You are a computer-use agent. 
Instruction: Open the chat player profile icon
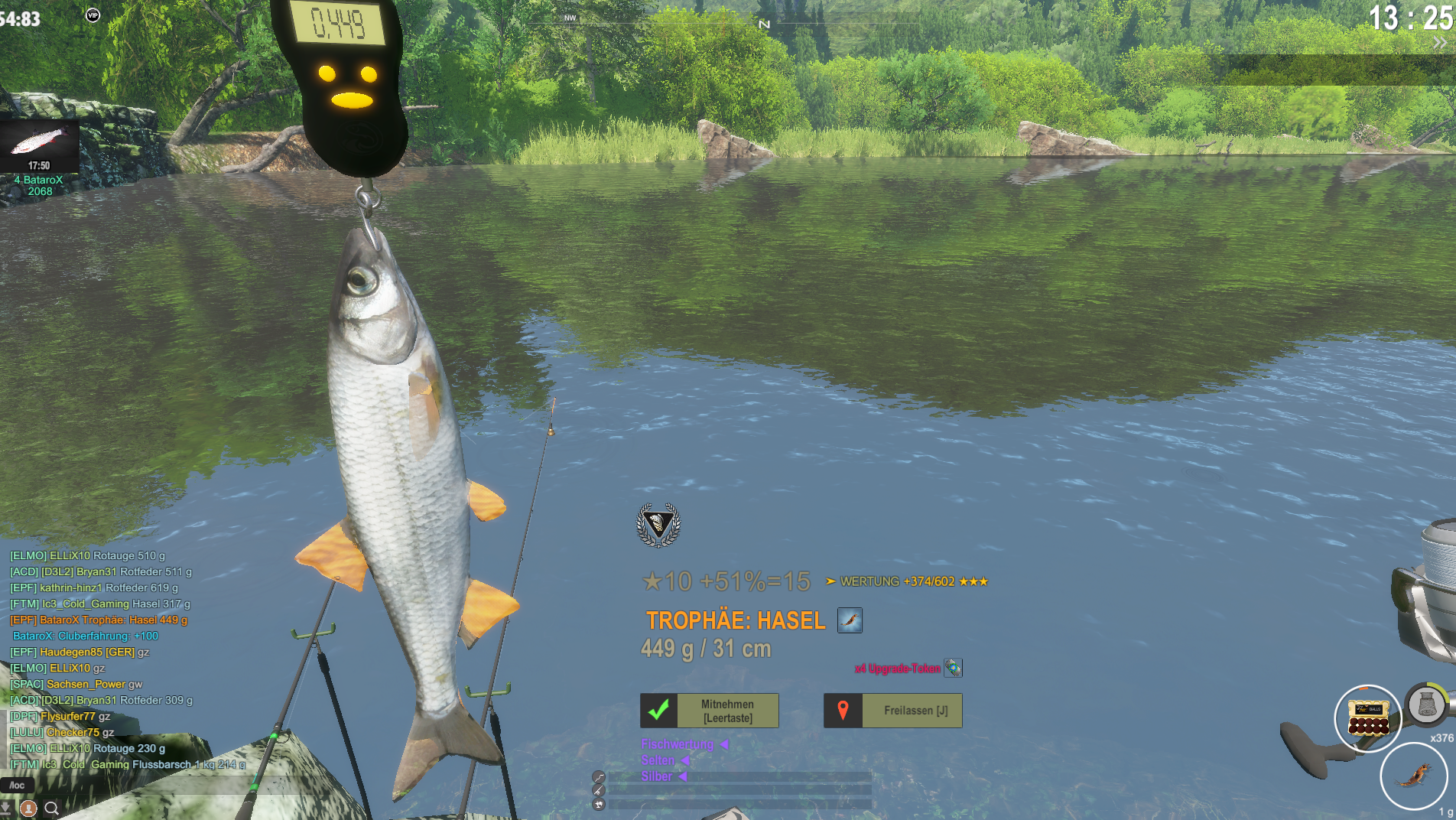(x=29, y=808)
